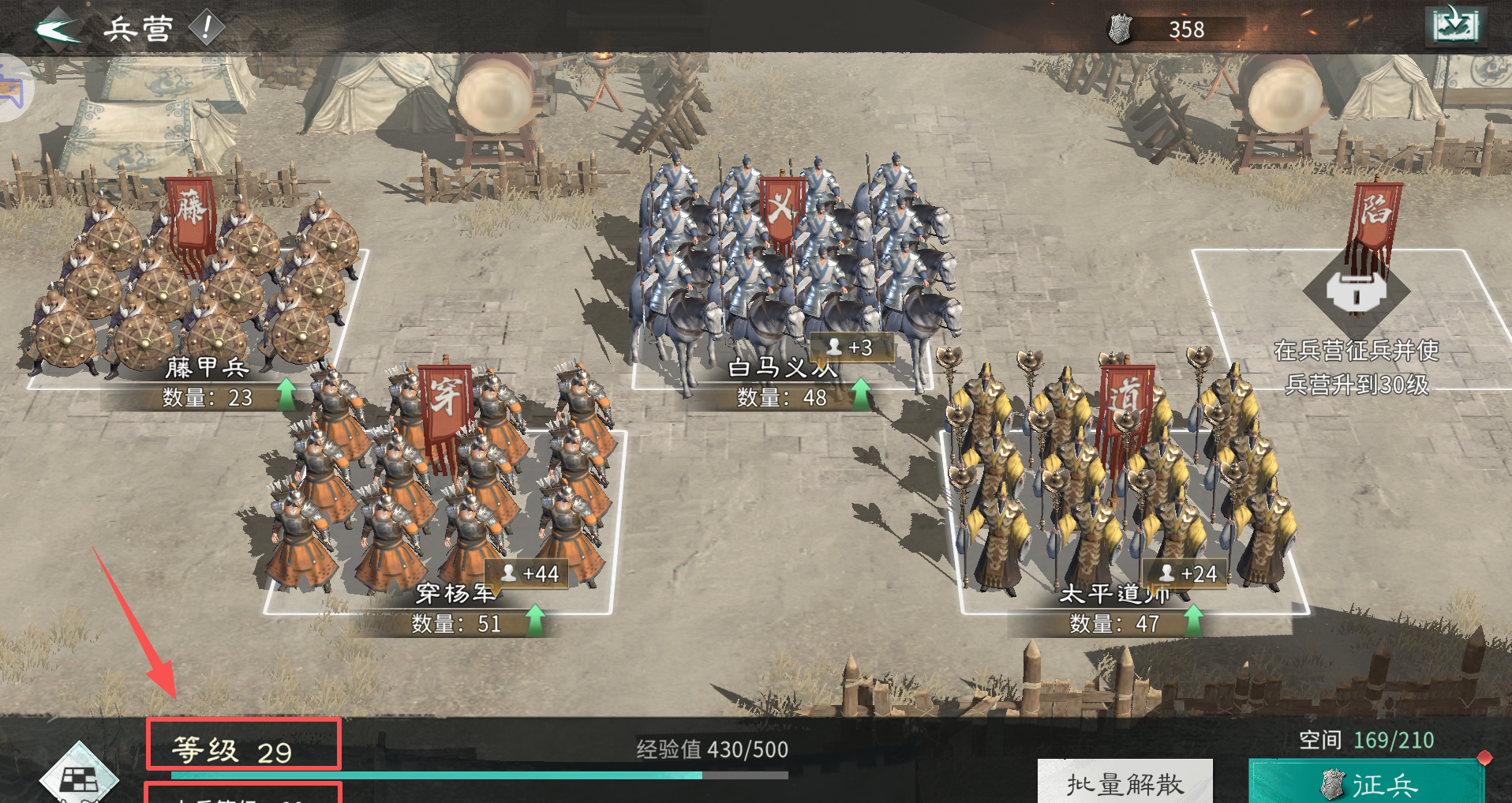
Task: Tap the person badge showing +44 on 穿杨军
Action: tap(526, 574)
